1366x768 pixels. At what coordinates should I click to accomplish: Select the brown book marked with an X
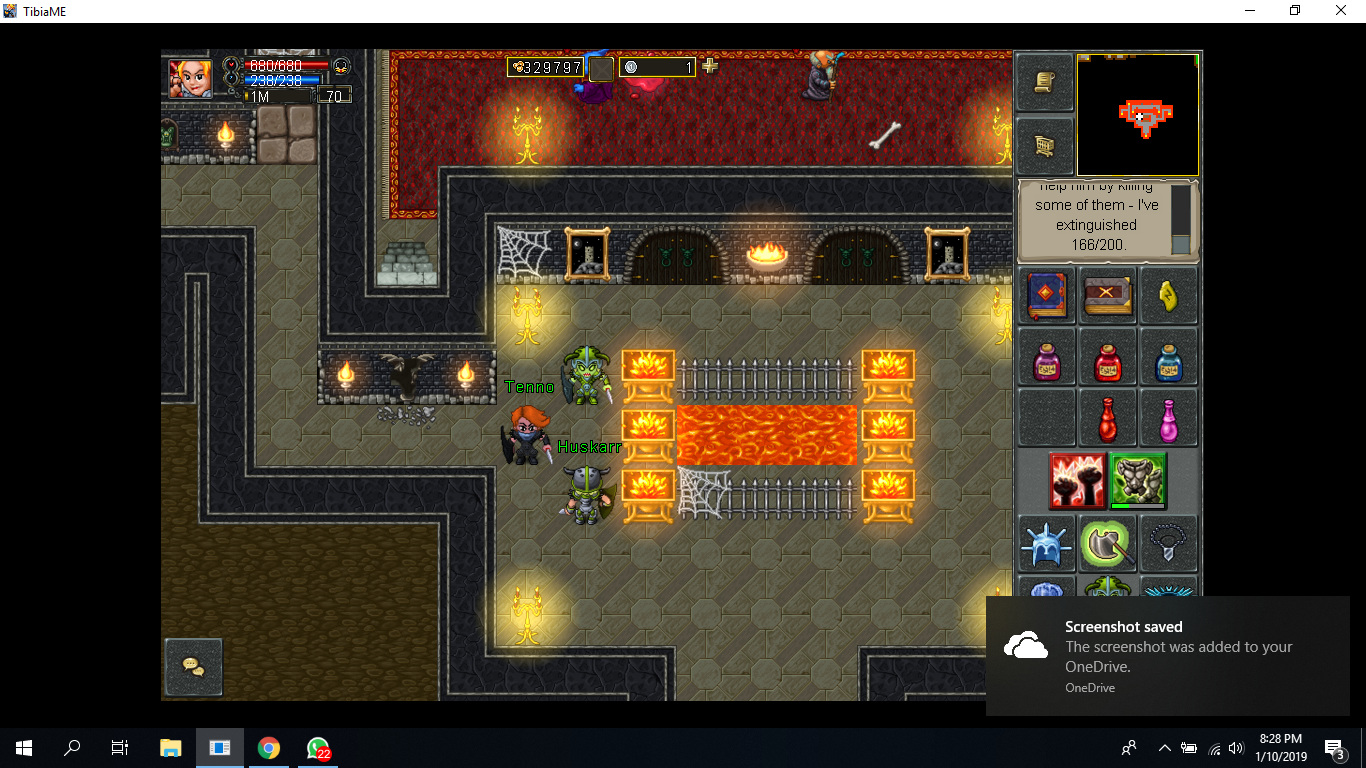pos(1108,296)
